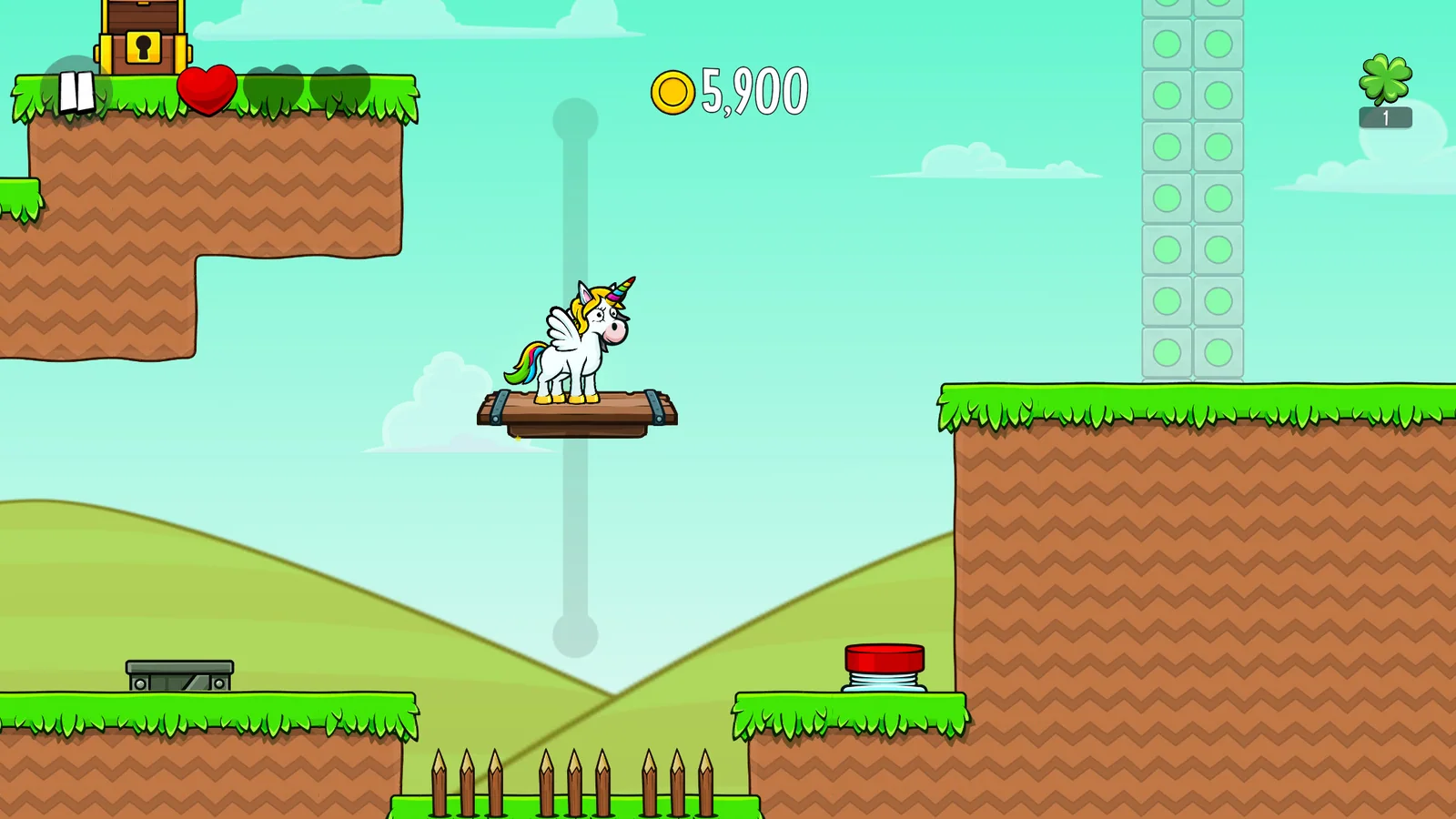Click the red heart collectible
1456x819 pixels.
click(x=207, y=89)
